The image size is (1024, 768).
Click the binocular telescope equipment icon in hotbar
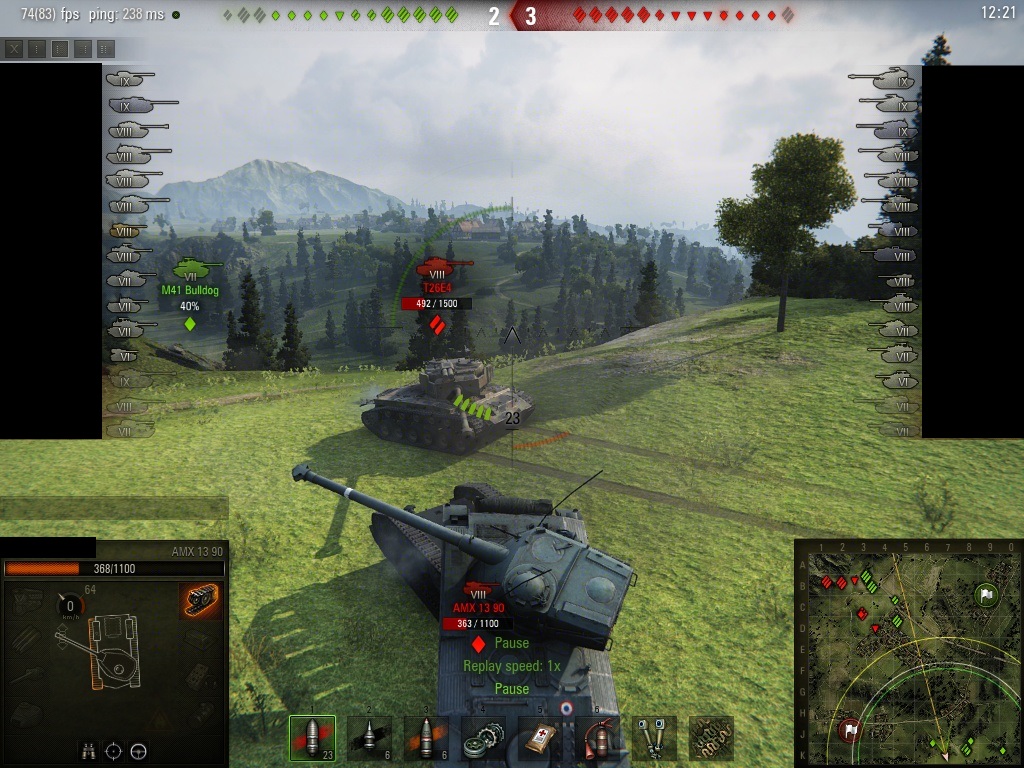(x=655, y=738)
